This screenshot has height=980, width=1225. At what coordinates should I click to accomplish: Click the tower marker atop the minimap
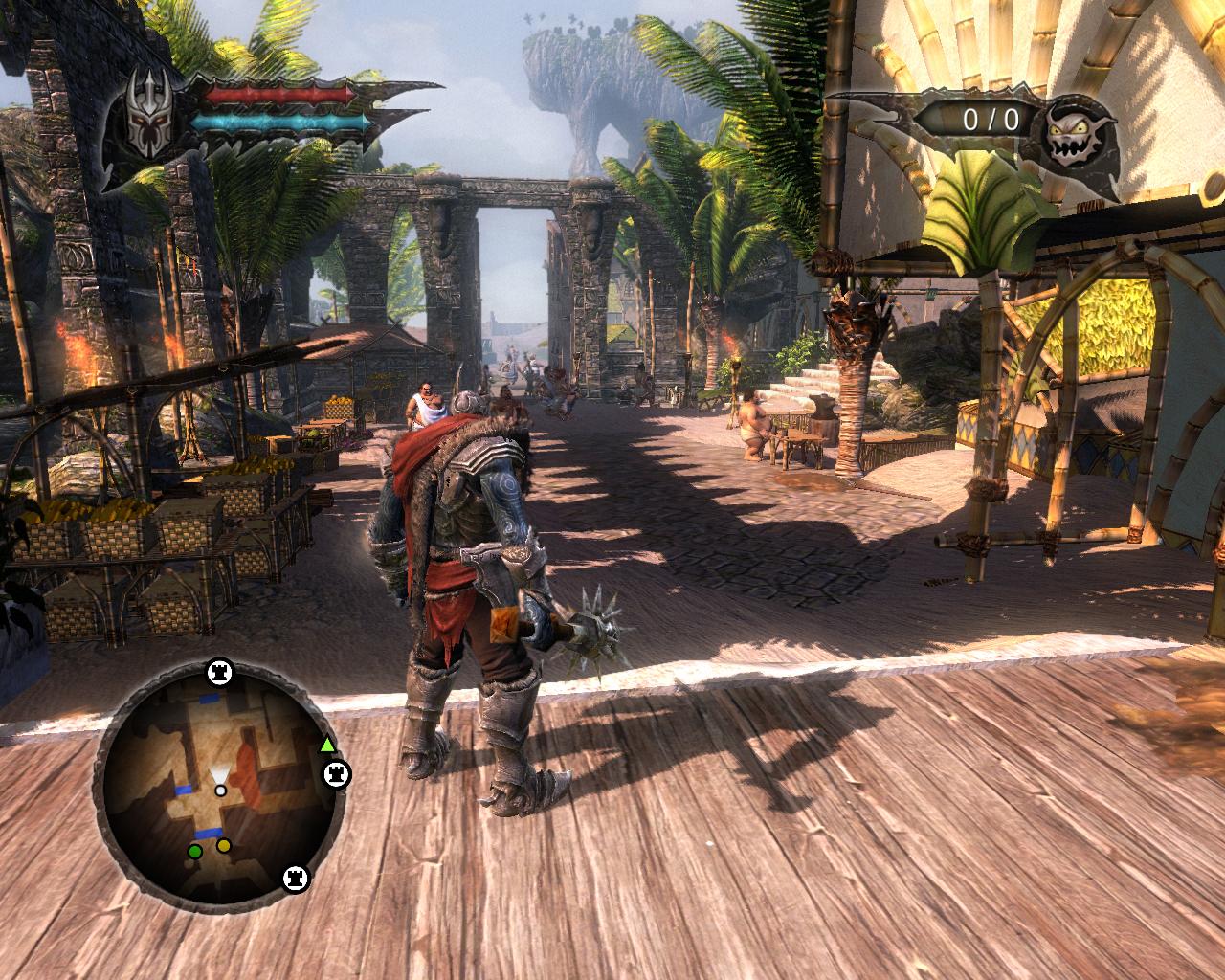[220, 674]
